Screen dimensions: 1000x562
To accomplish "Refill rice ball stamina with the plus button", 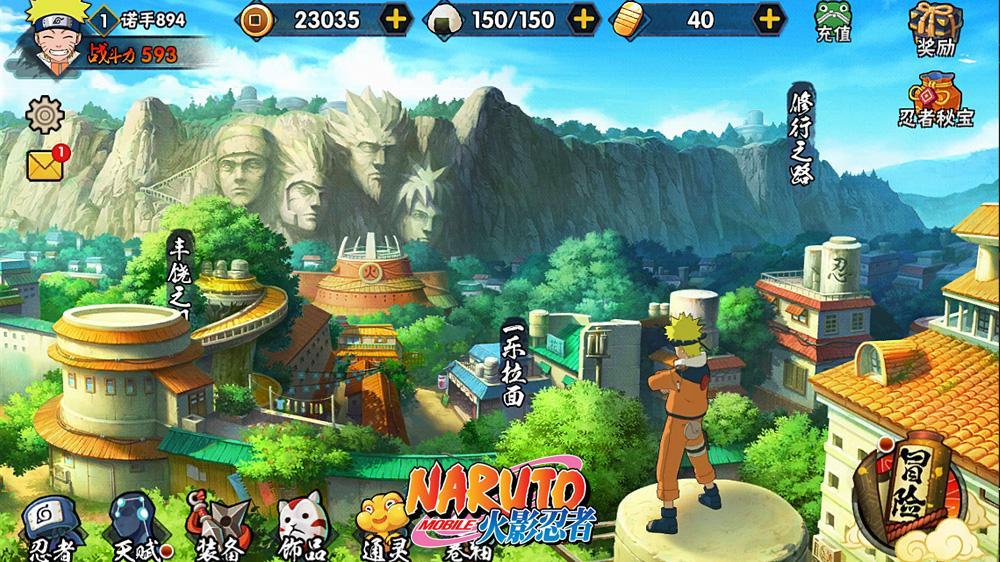I will (583, 19).
